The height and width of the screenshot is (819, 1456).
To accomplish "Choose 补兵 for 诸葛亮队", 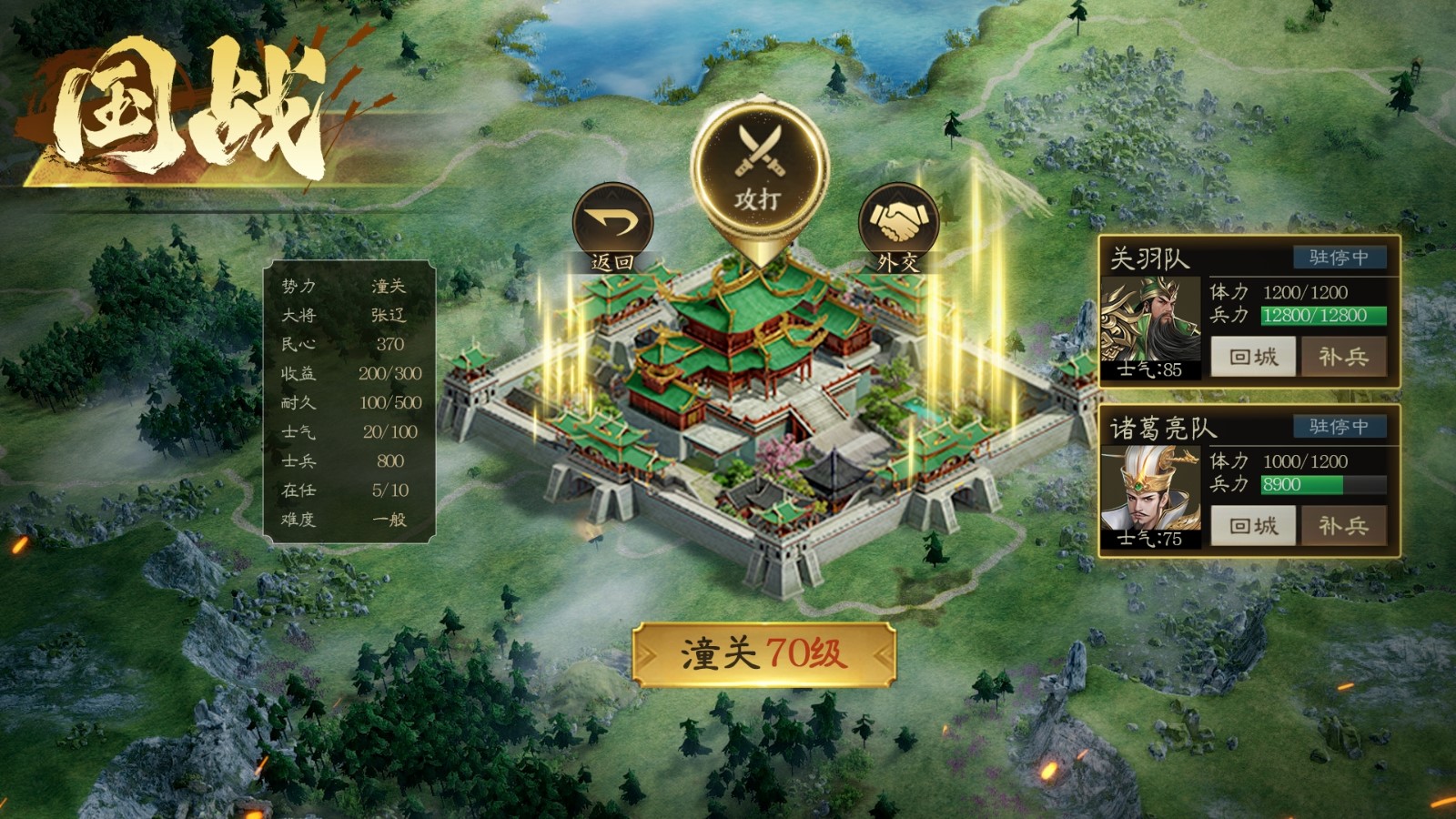I will (x=1343, y=526).
